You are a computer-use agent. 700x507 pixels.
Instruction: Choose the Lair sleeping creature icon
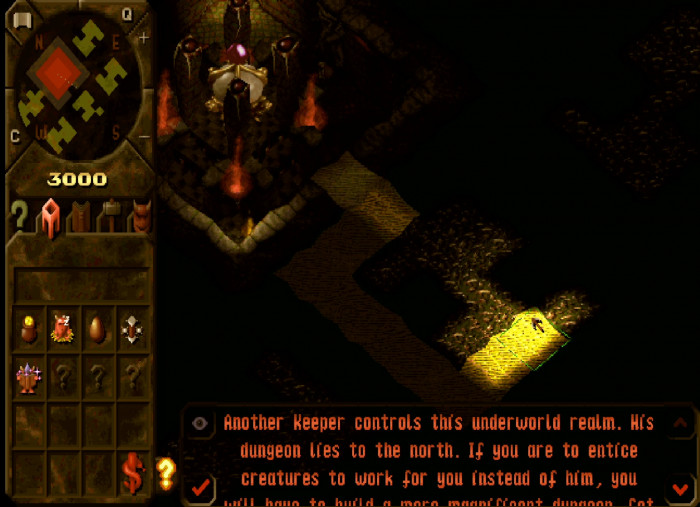63,328
